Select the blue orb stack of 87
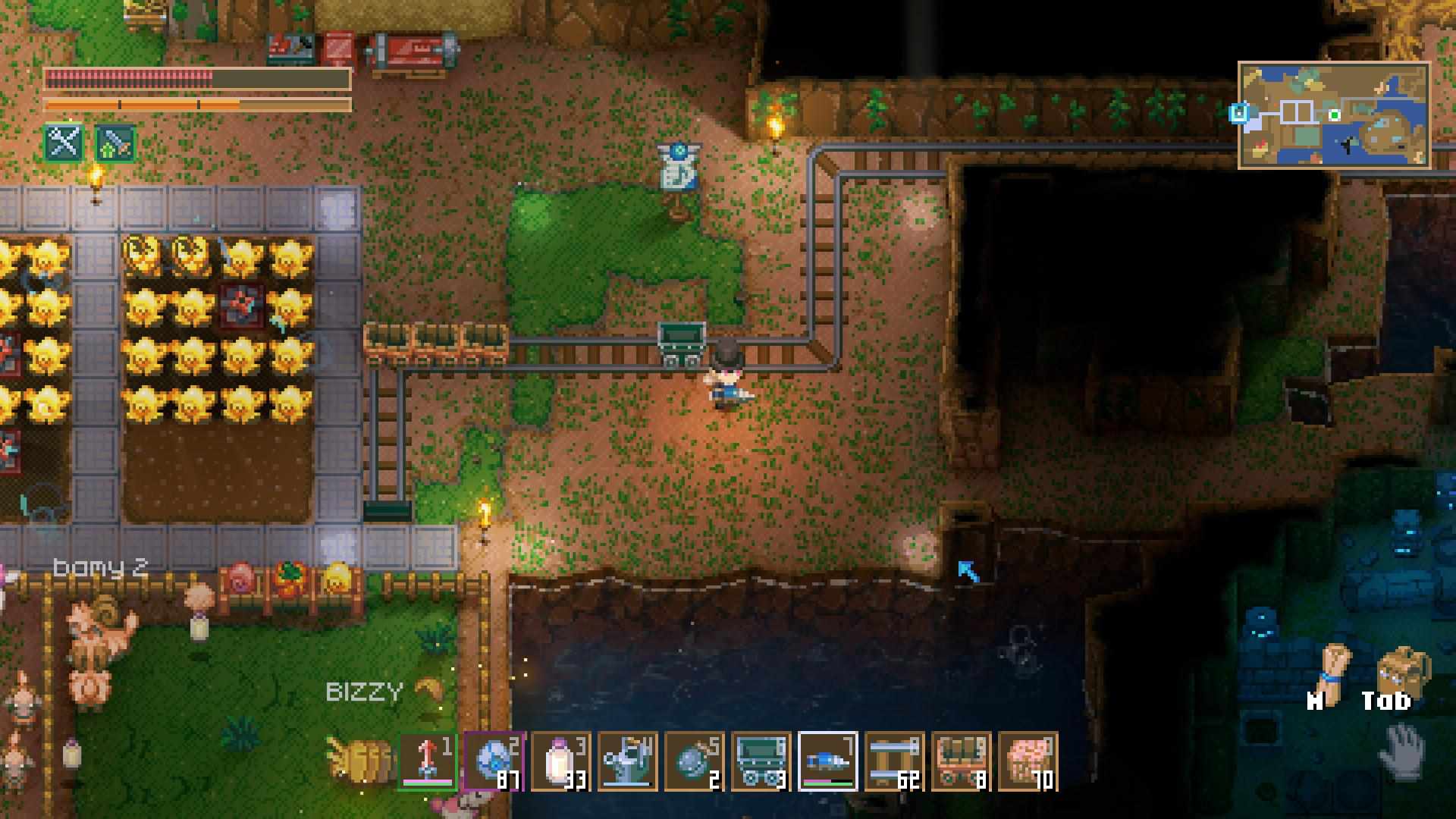 pyautogui.click(x=494, y=761)
